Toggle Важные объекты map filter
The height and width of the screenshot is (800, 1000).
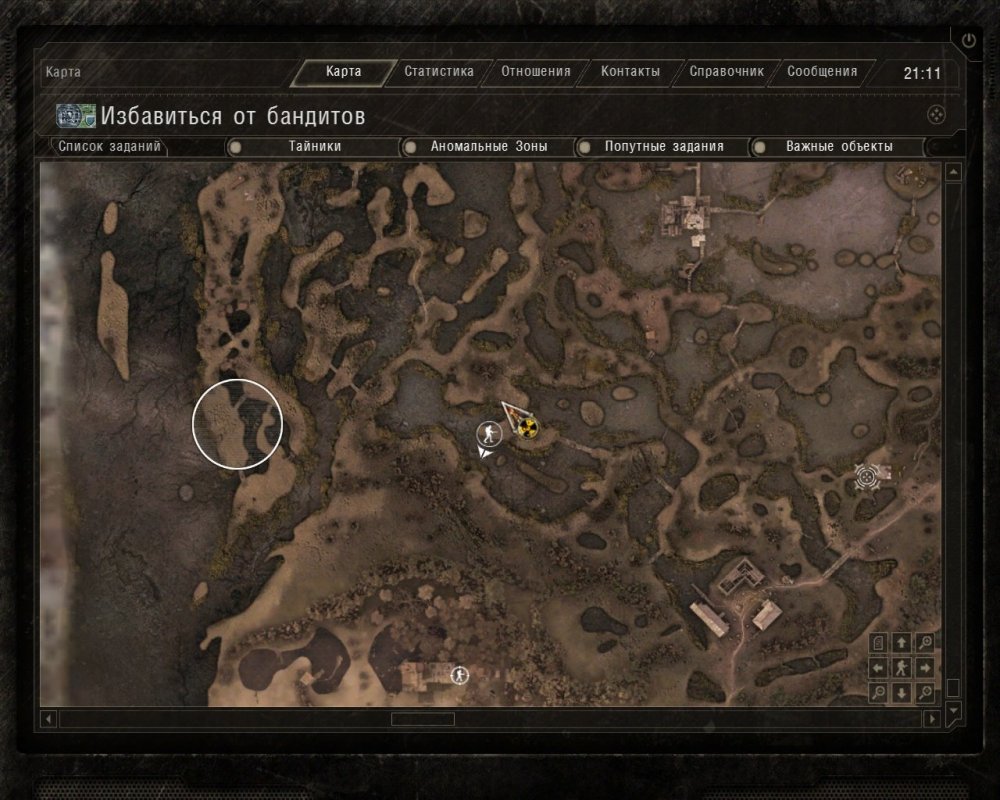coord(838,146)
